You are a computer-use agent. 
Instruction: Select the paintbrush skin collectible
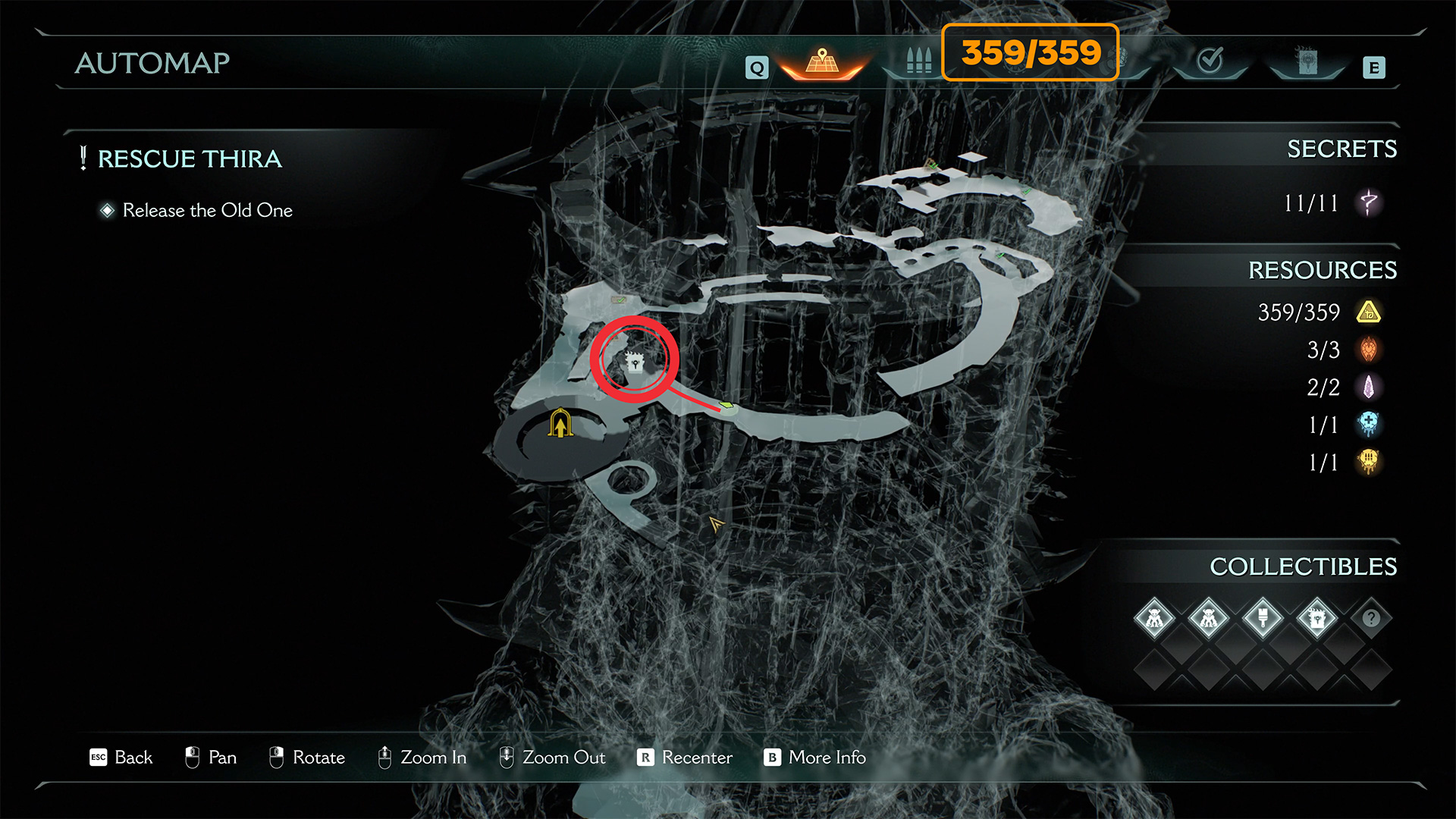click(1263, 618)
